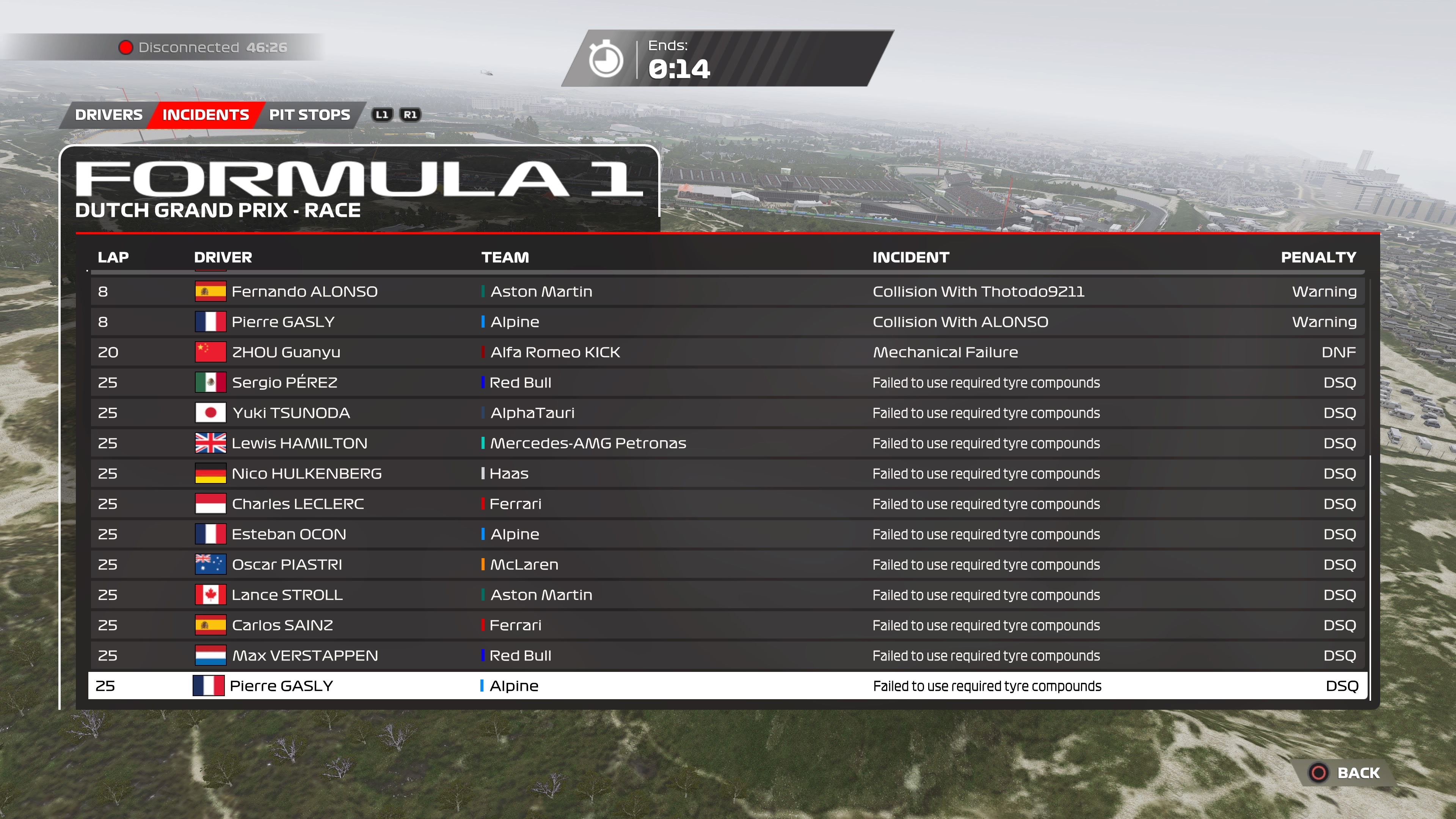Viewport: 1456px width, 819px height.
Task: Choose the highlighted Pierre GASLY DSQ row
Action: 727,686
